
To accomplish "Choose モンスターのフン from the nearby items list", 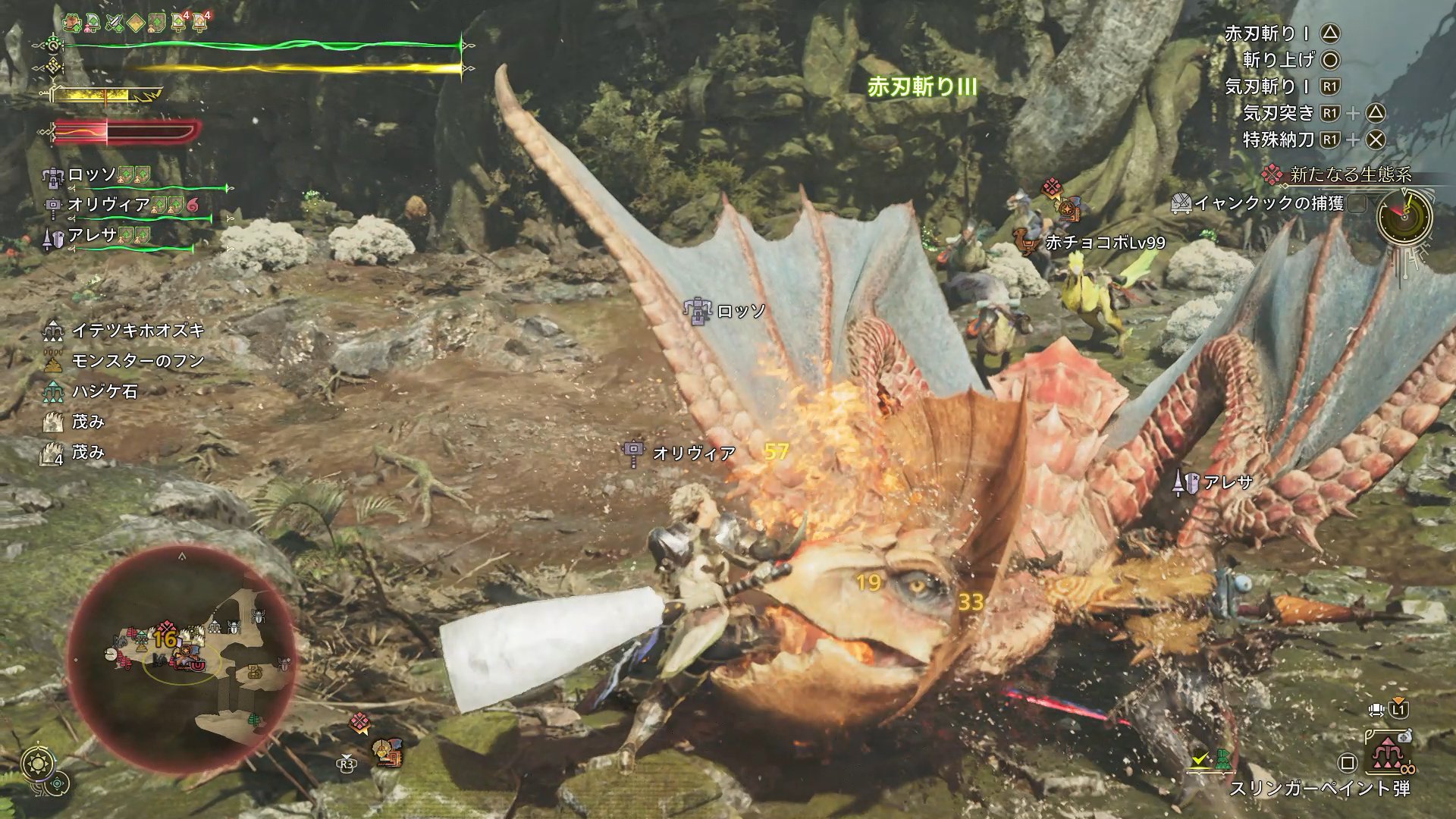I will click(x=137, y=361).
